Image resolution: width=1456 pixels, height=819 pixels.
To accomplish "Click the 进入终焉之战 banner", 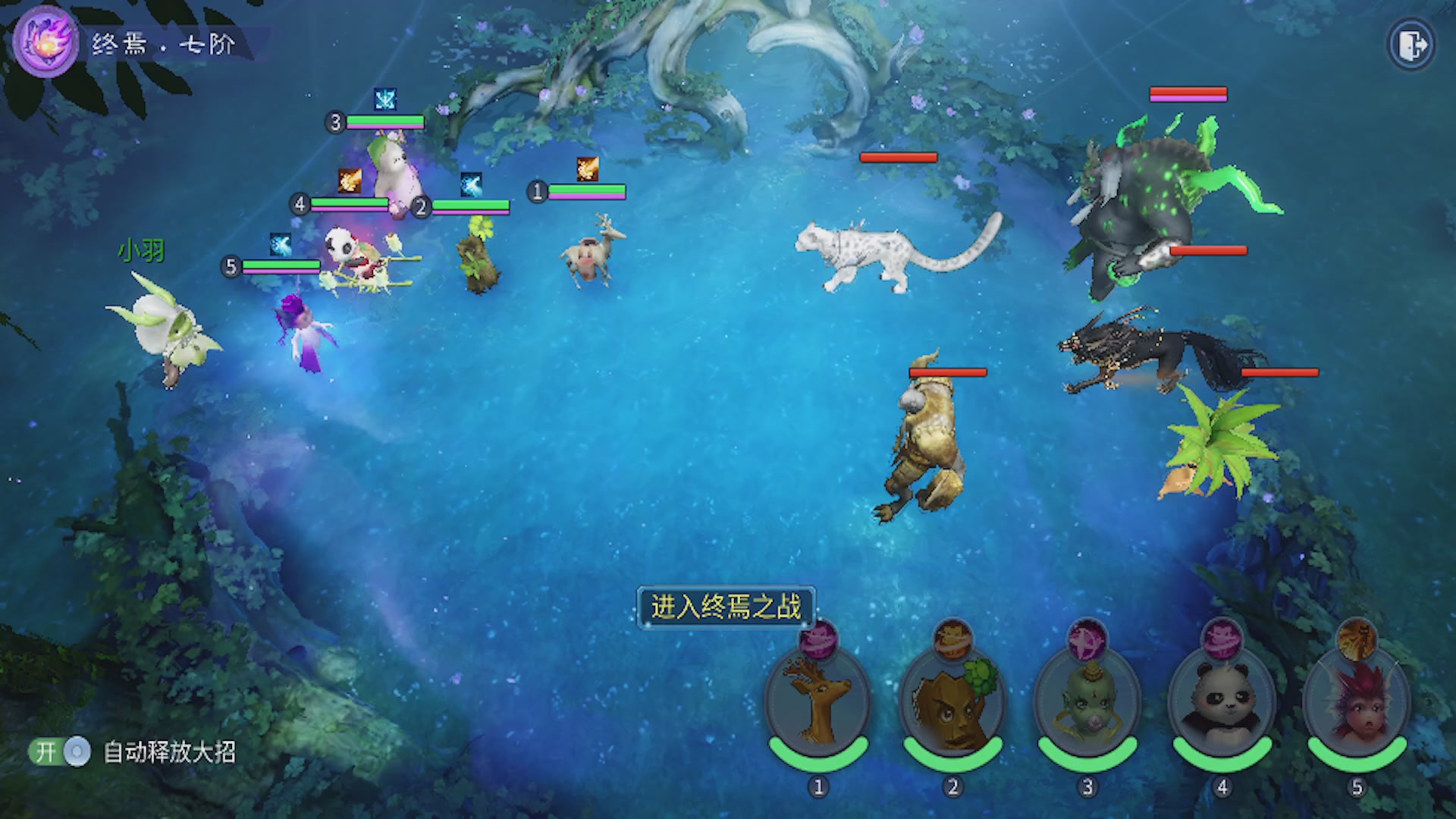I will click(726, 607).
